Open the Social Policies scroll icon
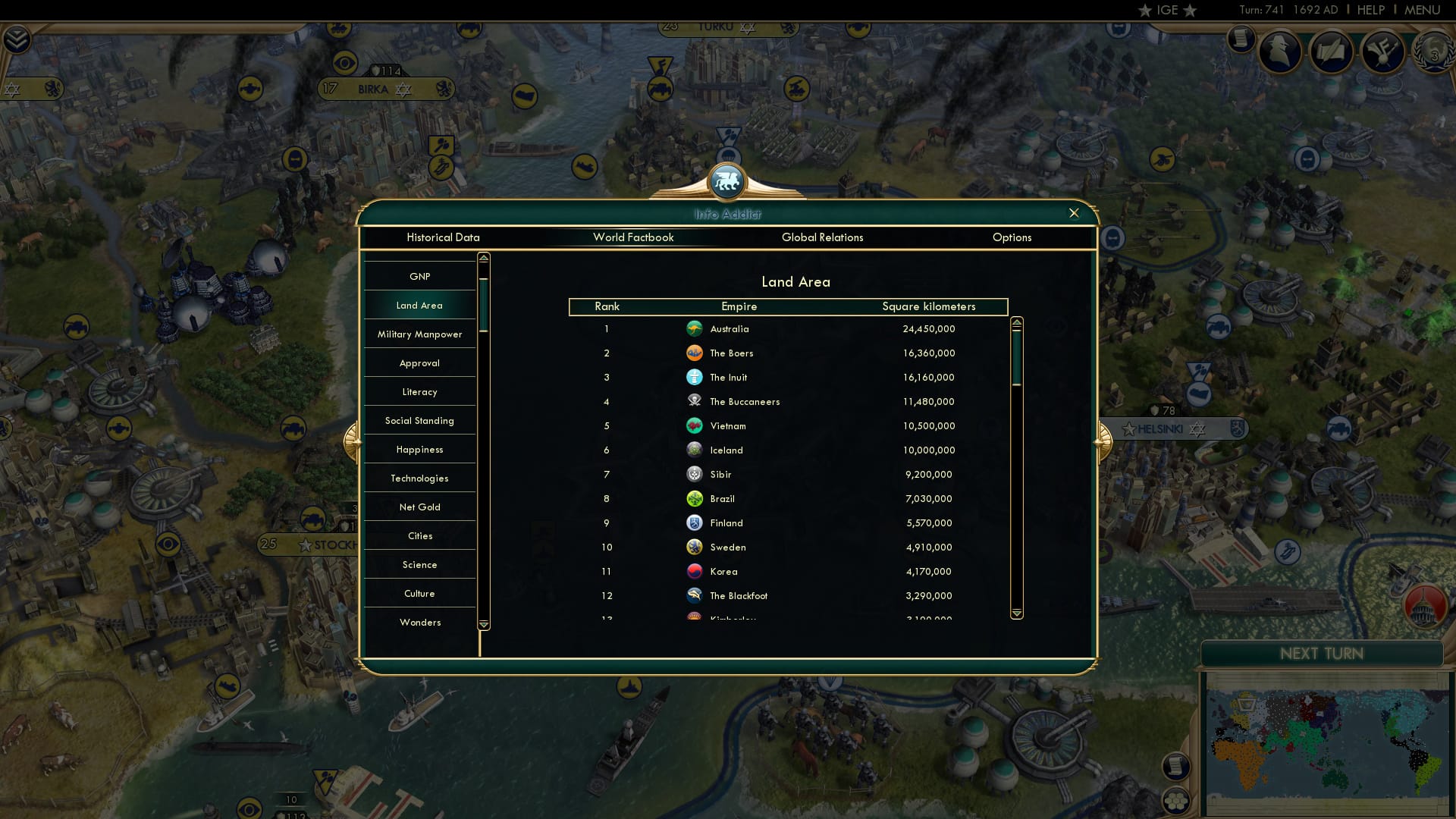 (1332, 52)
